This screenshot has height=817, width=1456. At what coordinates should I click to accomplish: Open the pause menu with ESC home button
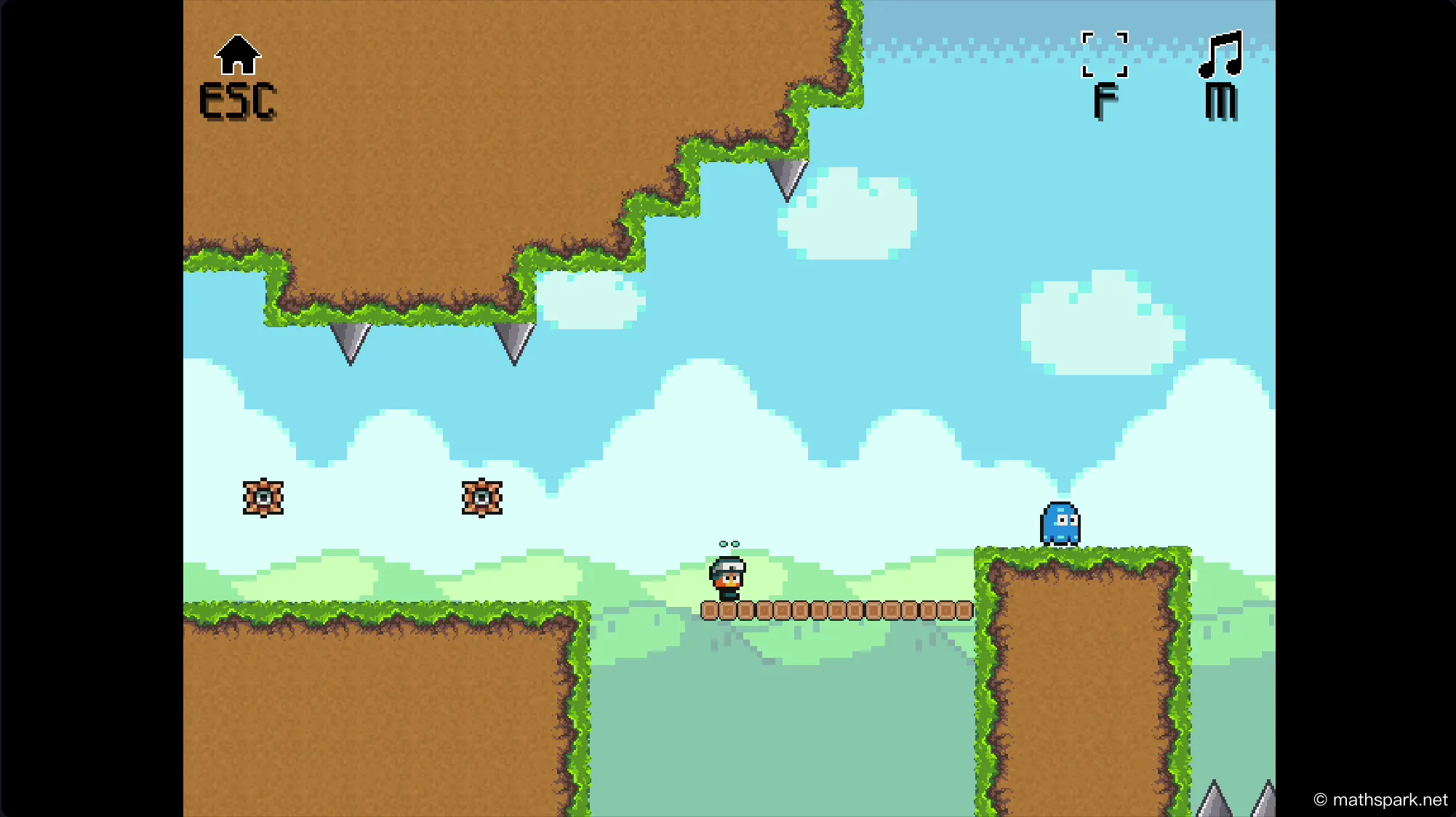click(x=238, y=73)
